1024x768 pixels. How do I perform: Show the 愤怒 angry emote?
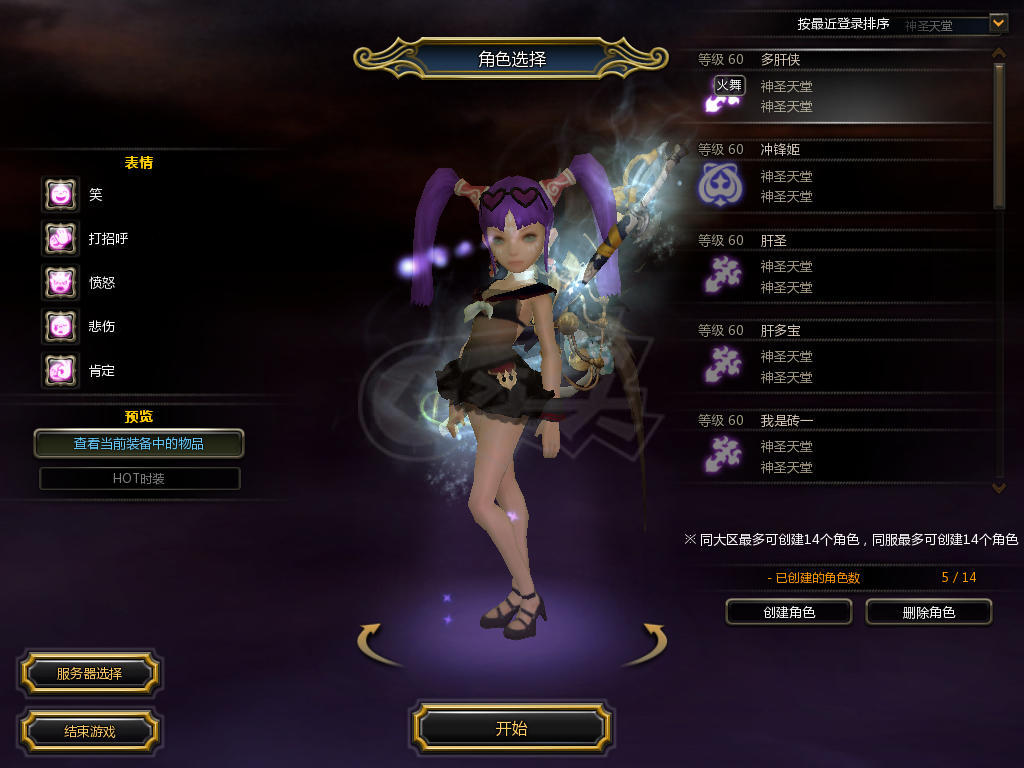pos(60,283)
